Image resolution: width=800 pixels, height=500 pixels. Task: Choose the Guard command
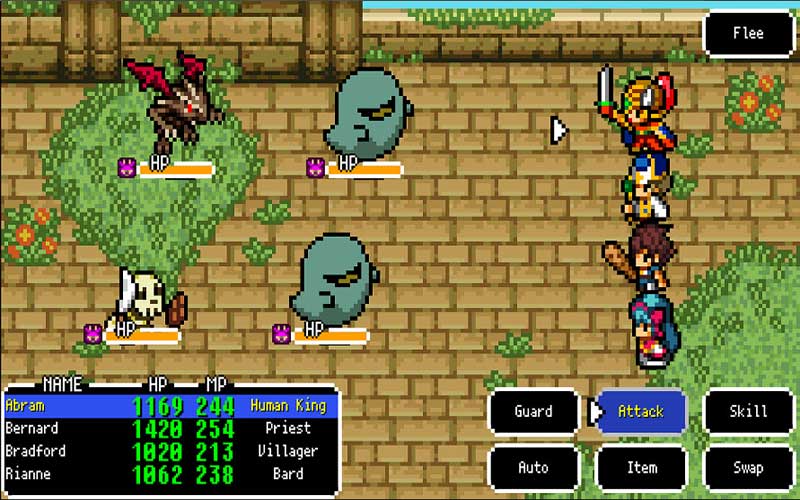[533, 411]
